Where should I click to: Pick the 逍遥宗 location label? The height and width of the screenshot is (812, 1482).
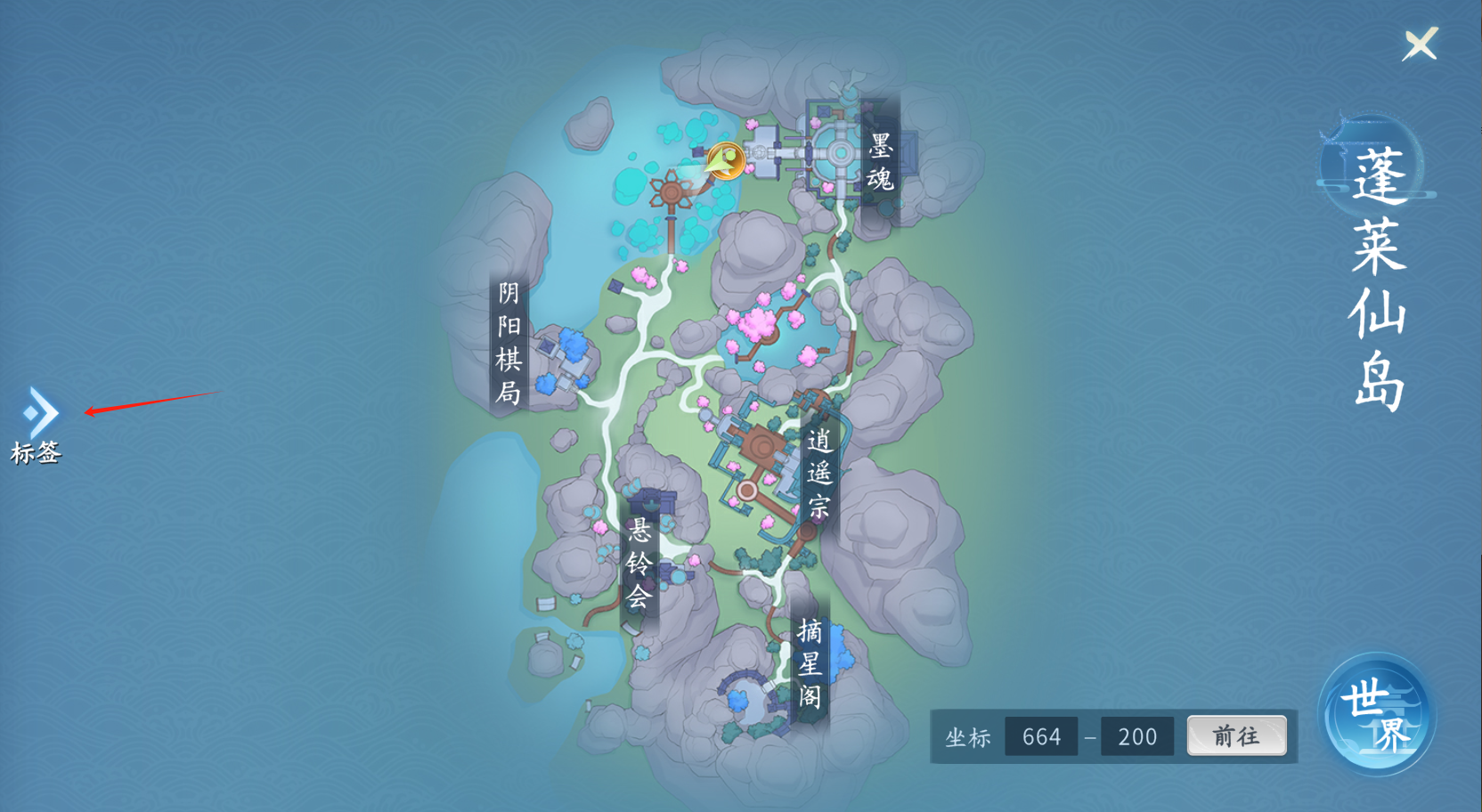pos(818,473)
